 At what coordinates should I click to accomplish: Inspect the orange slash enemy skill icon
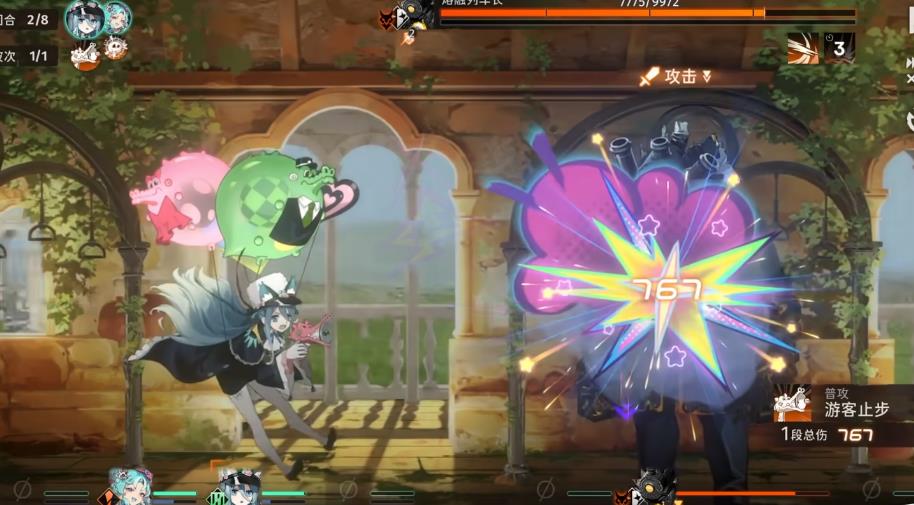(802, 48)
